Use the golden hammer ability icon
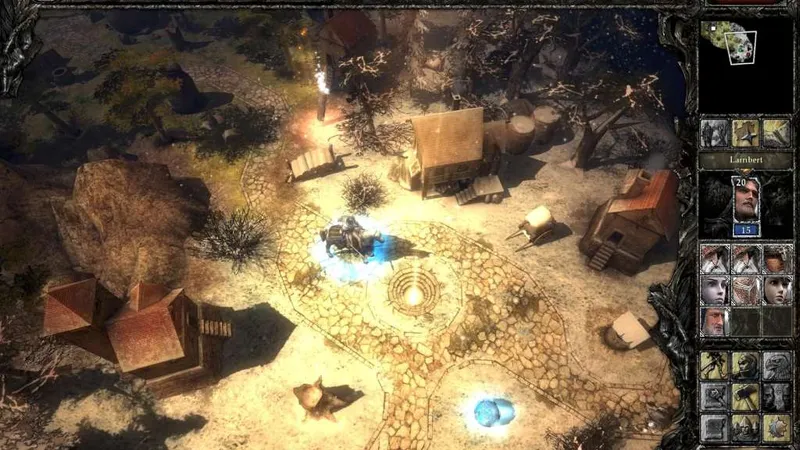The image size is (800, 450). point(745,396)
